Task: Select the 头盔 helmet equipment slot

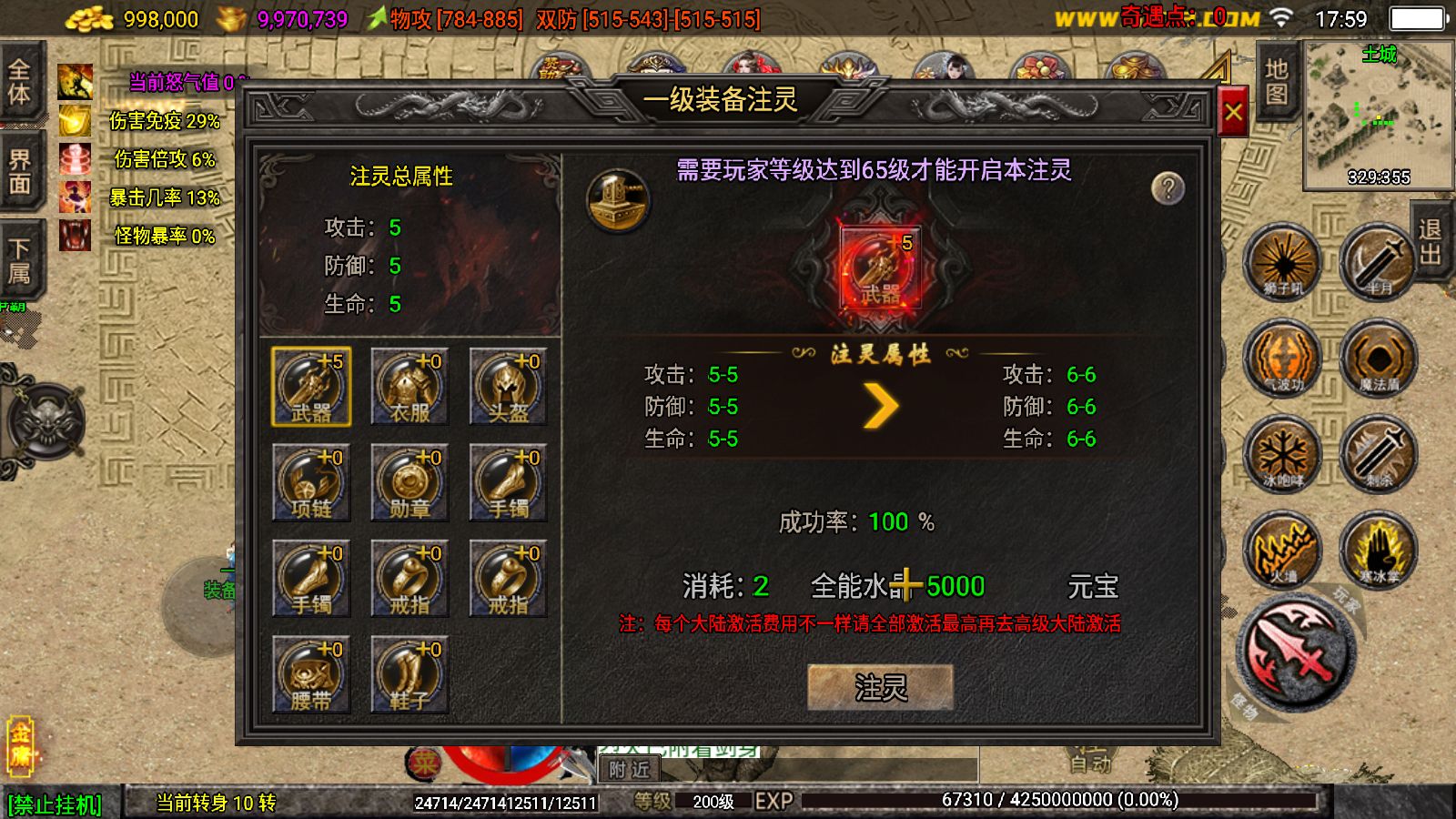Action: tap(508, 387)
